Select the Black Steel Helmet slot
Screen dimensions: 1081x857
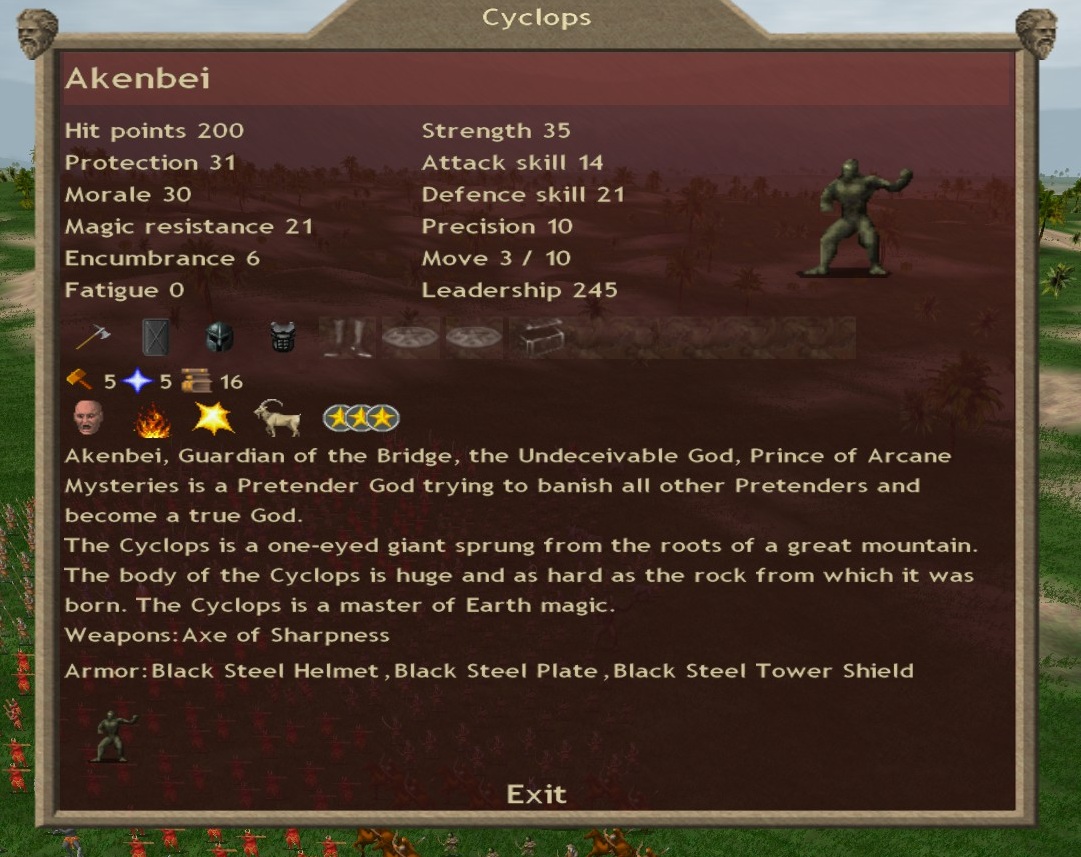(220, 338)
